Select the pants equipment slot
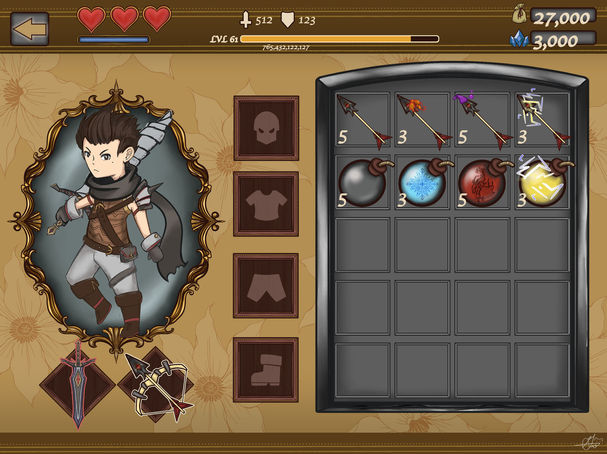Image resolution: width=607 pixels, height=454 pixels. pos(266,285)
